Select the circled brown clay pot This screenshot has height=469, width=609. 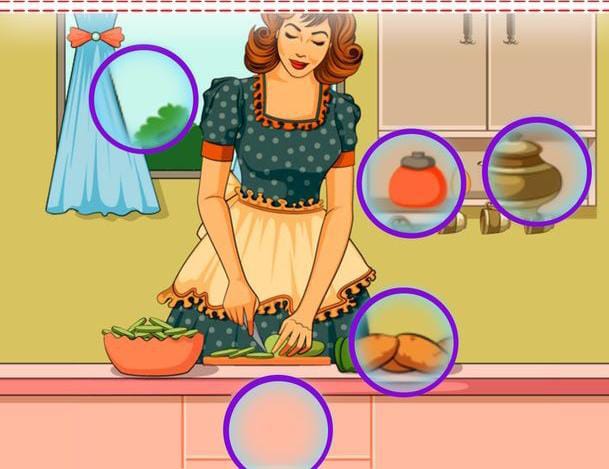coord(537,173)
